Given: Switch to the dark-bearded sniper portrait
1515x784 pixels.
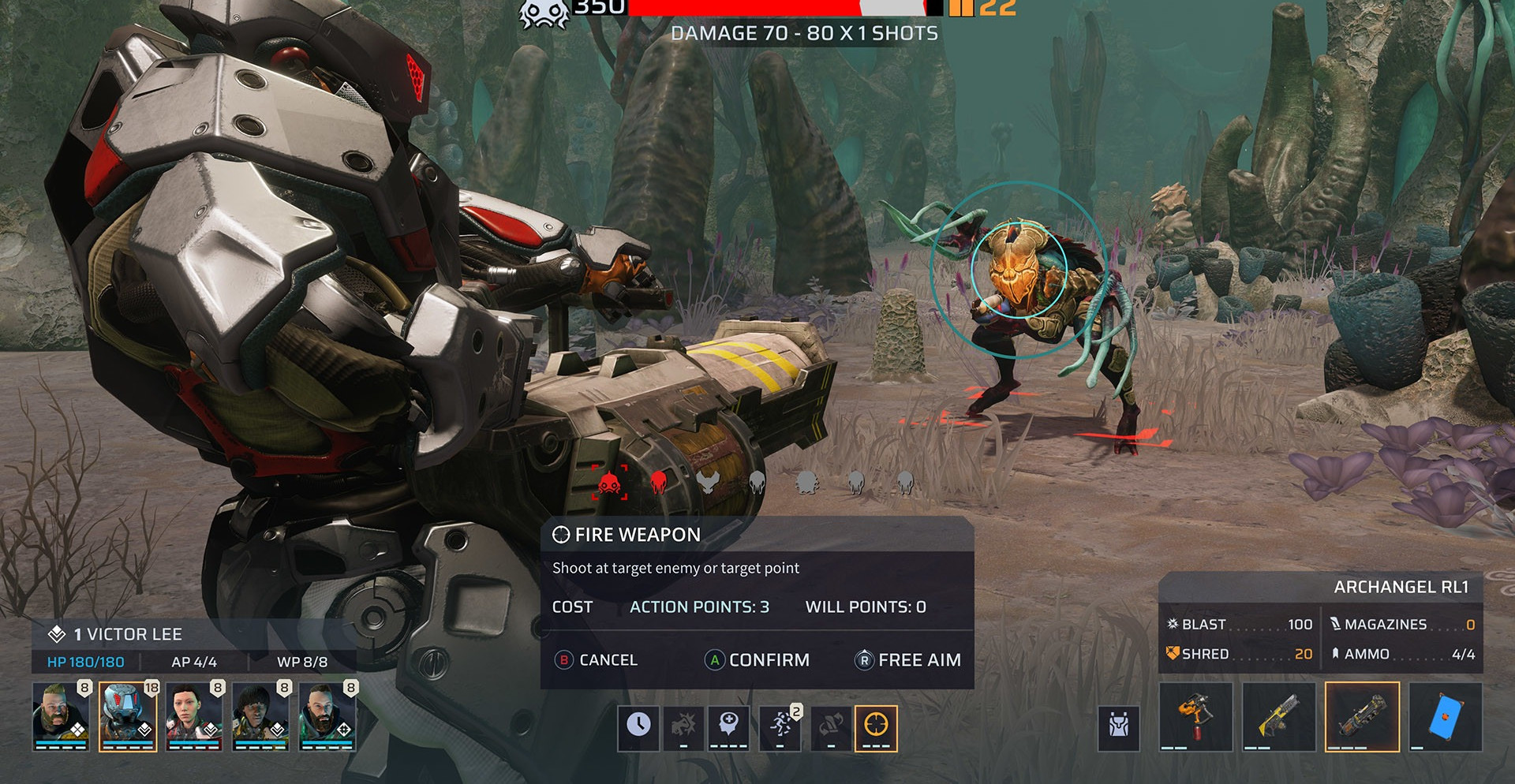Looking at the screenshot, I should (327, 715).
